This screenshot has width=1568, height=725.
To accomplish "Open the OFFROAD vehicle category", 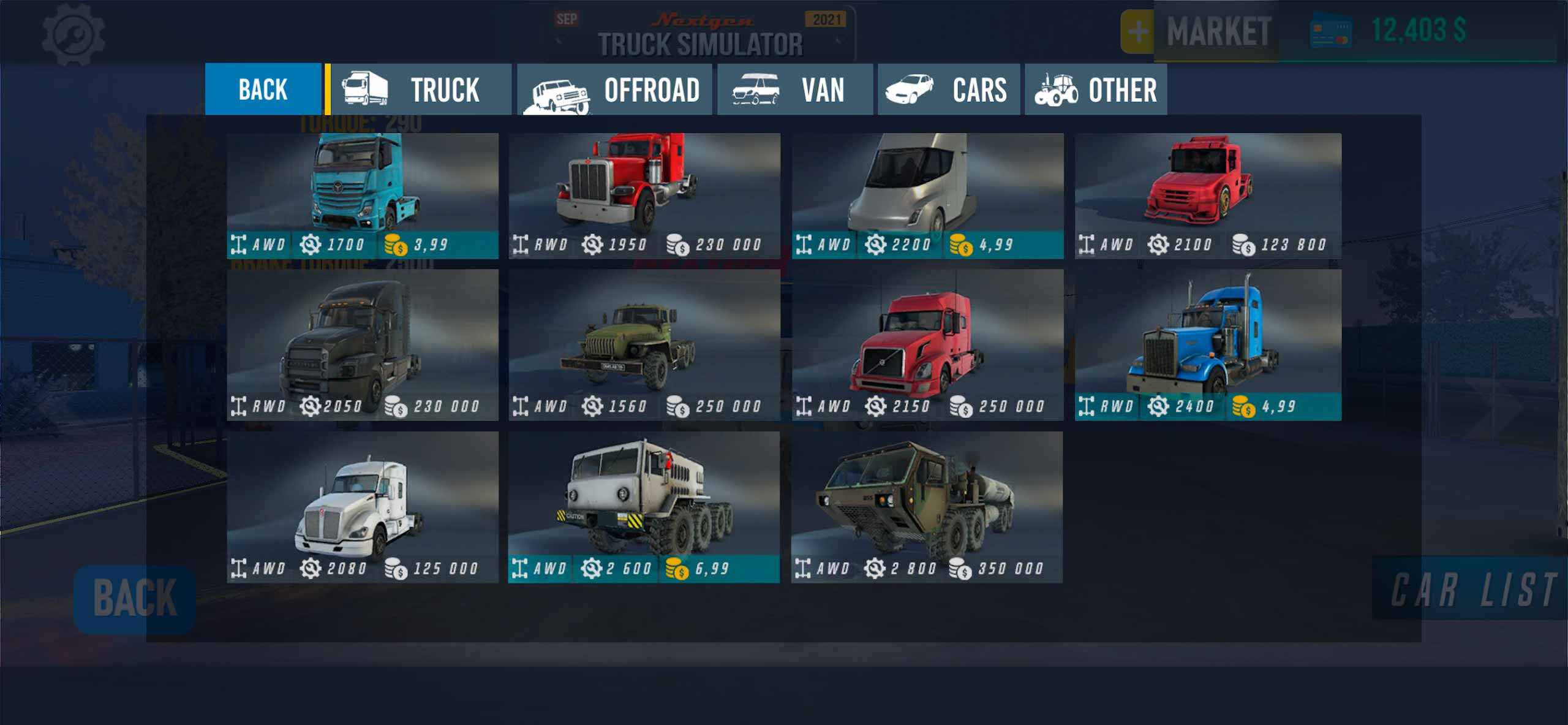I will tap(614, 89).
